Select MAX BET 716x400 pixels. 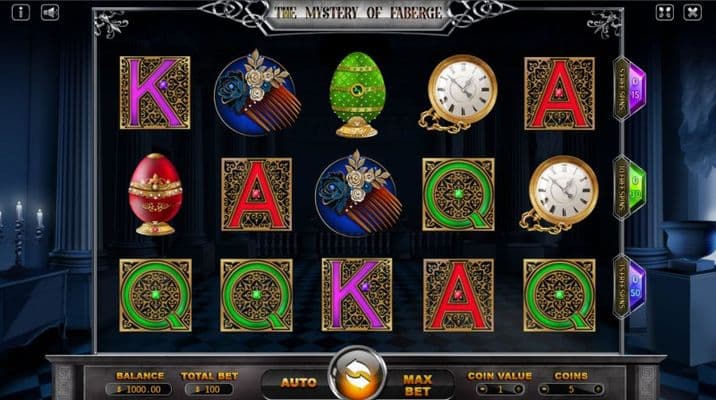417,382
